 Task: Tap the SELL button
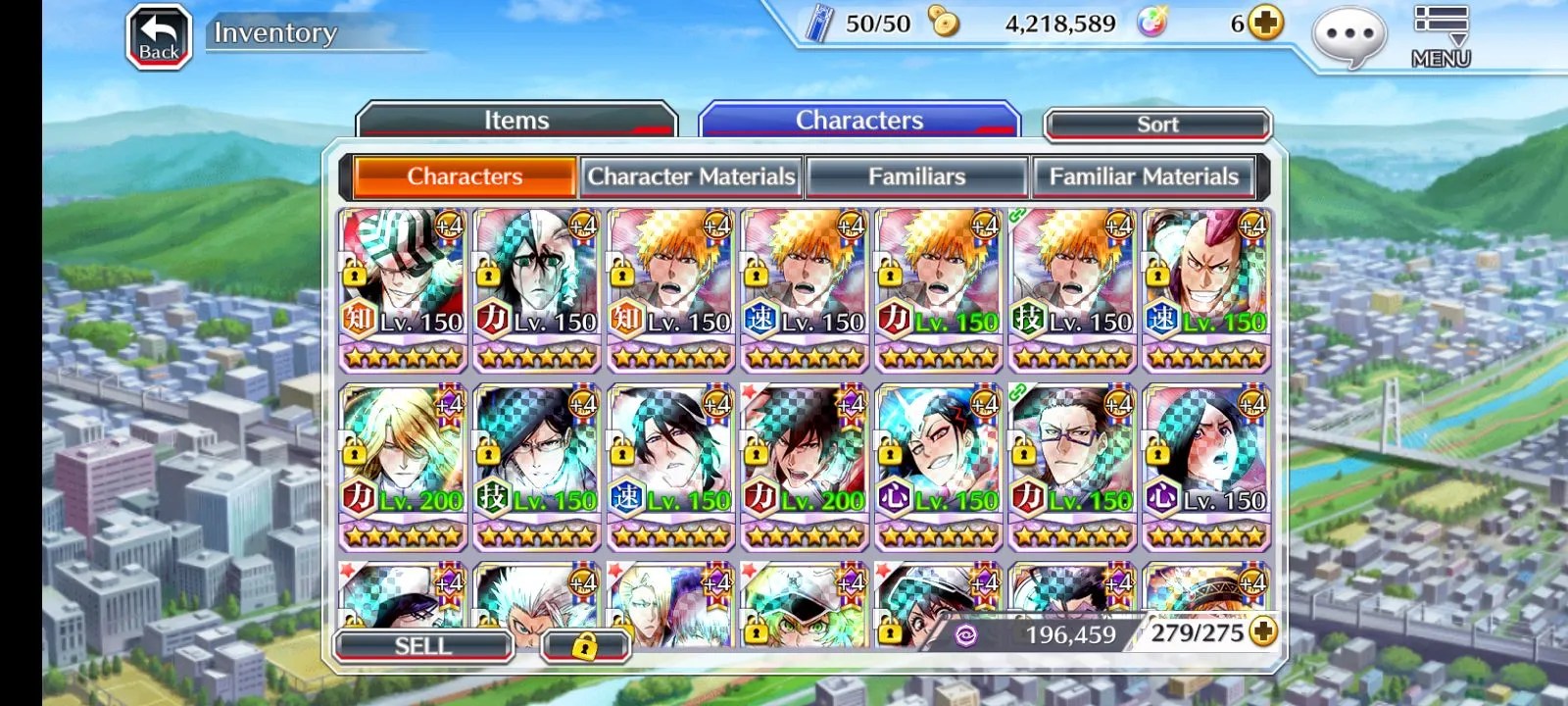tap(423, 645)
